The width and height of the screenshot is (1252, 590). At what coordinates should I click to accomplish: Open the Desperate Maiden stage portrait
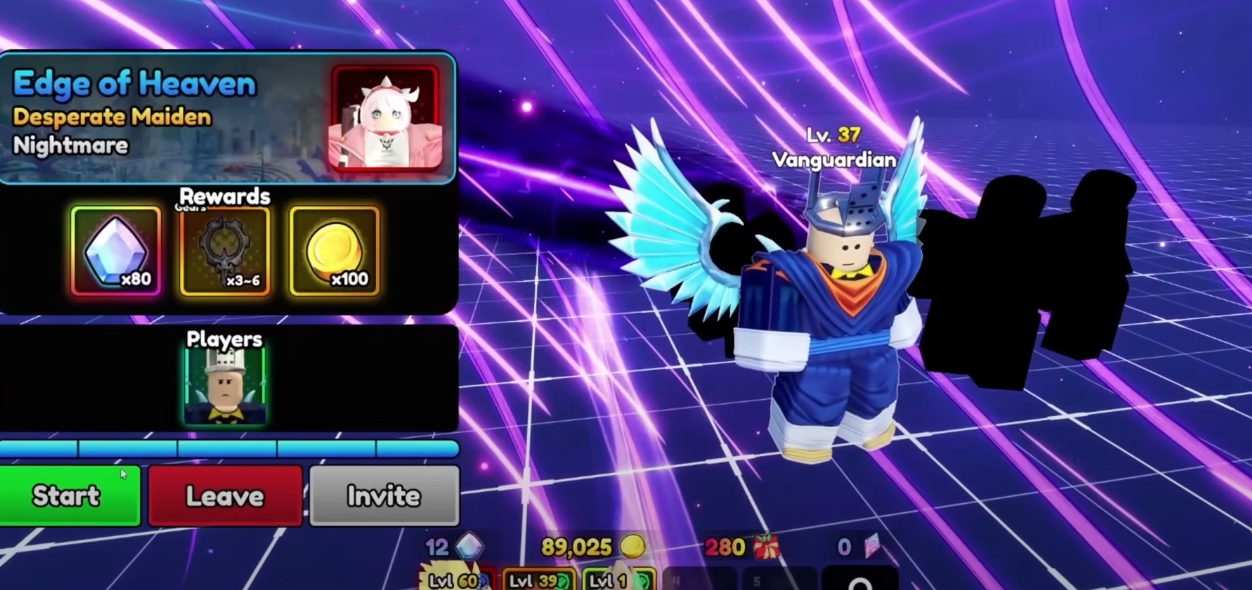point(385,118)
